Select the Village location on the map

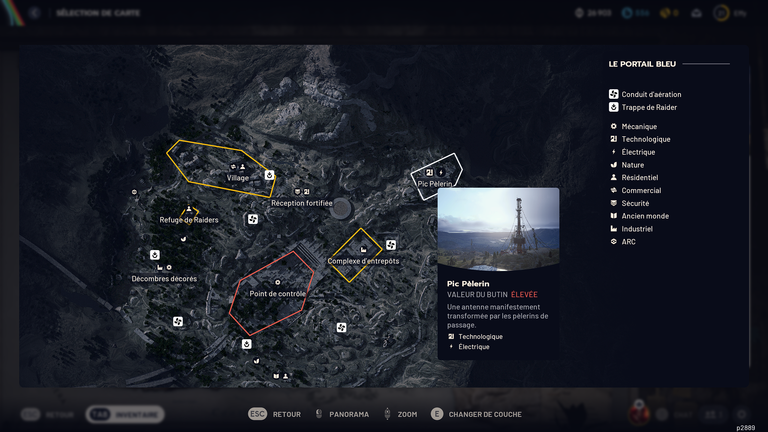pos(237,178)
